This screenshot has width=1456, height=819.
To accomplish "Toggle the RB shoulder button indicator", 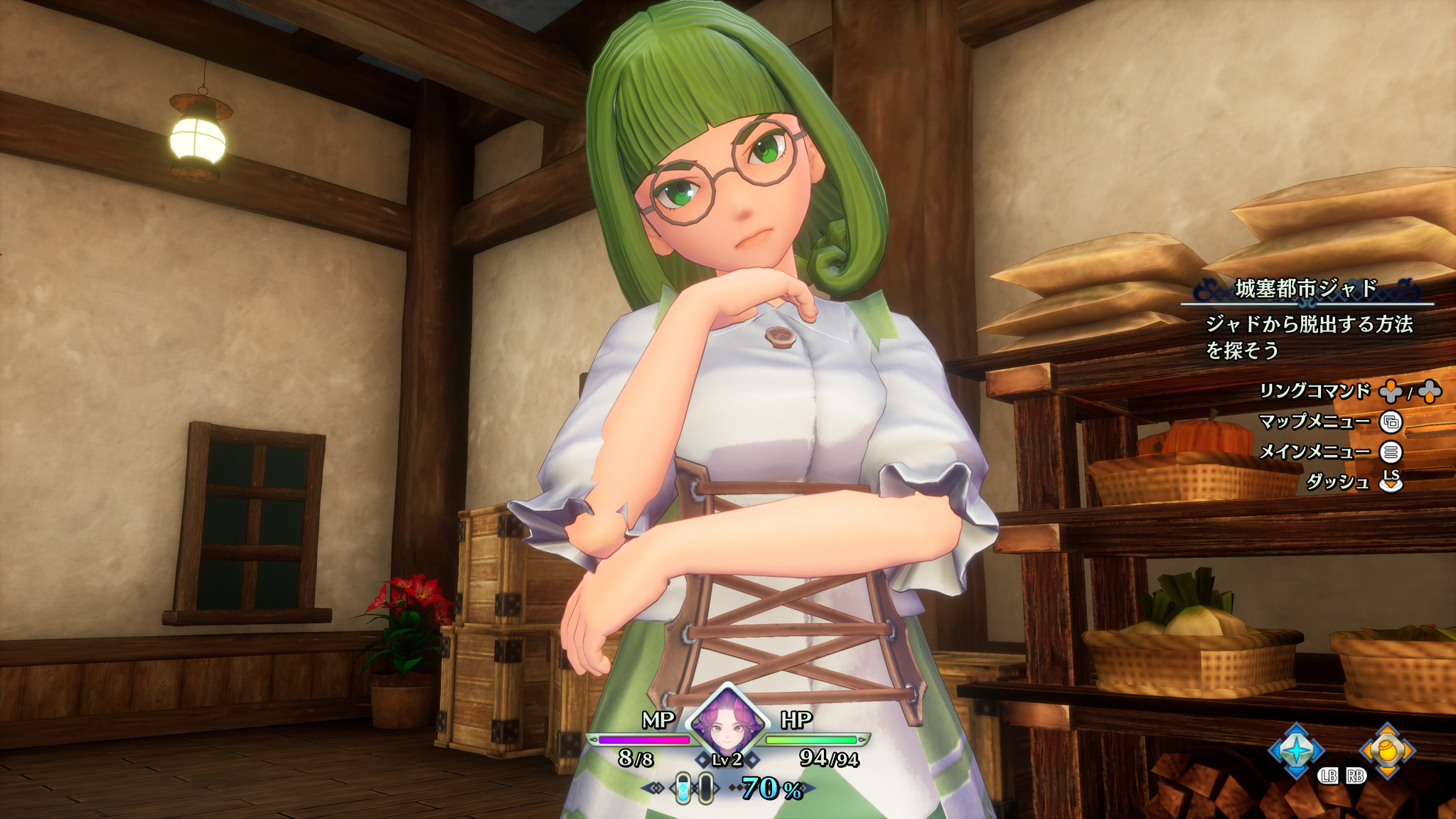I will pyautogui.click(x=1356, y=777).
